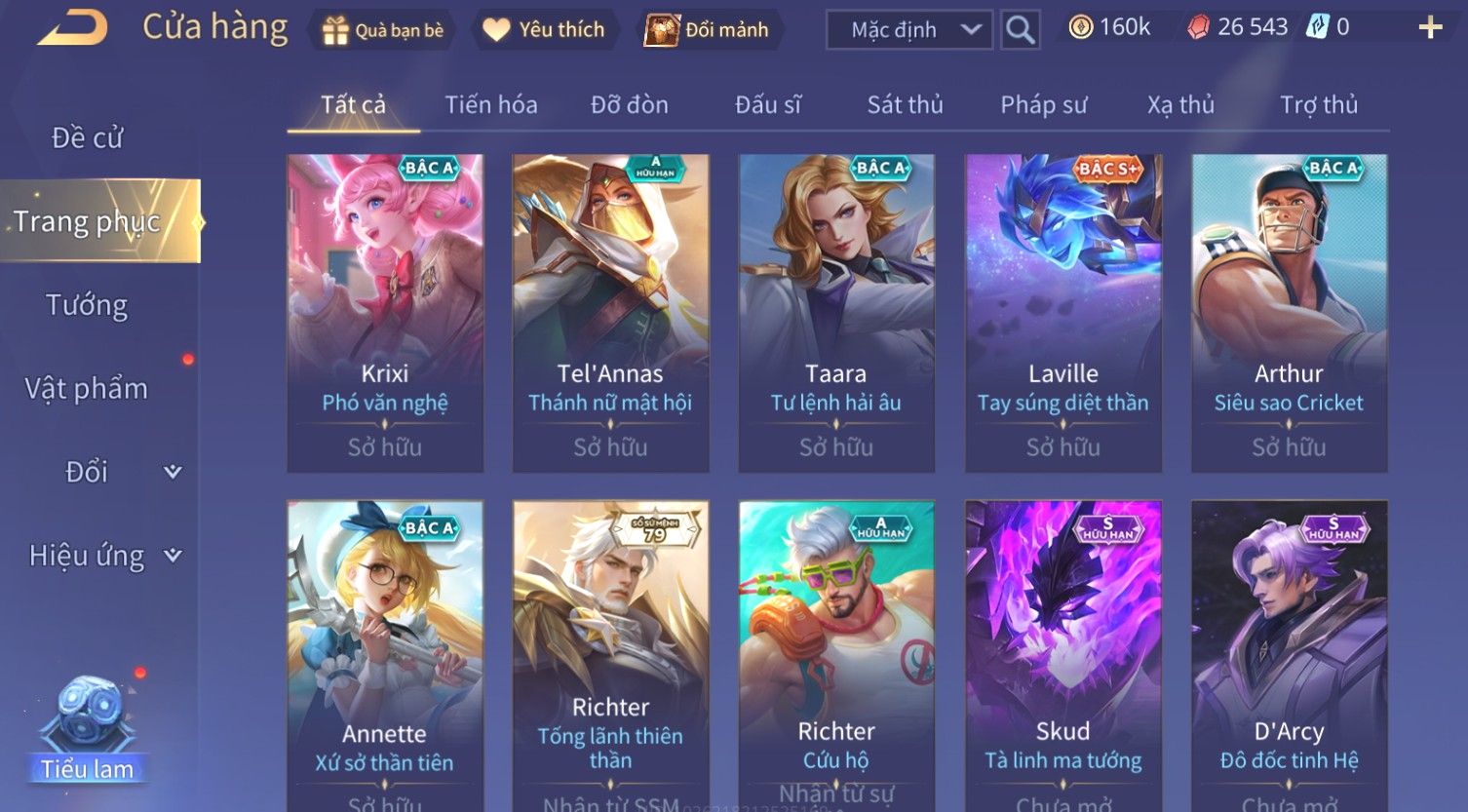Go to the Vật phẩm section
The width and height of the screenshot is (1468, 812).
pos(87,389)
